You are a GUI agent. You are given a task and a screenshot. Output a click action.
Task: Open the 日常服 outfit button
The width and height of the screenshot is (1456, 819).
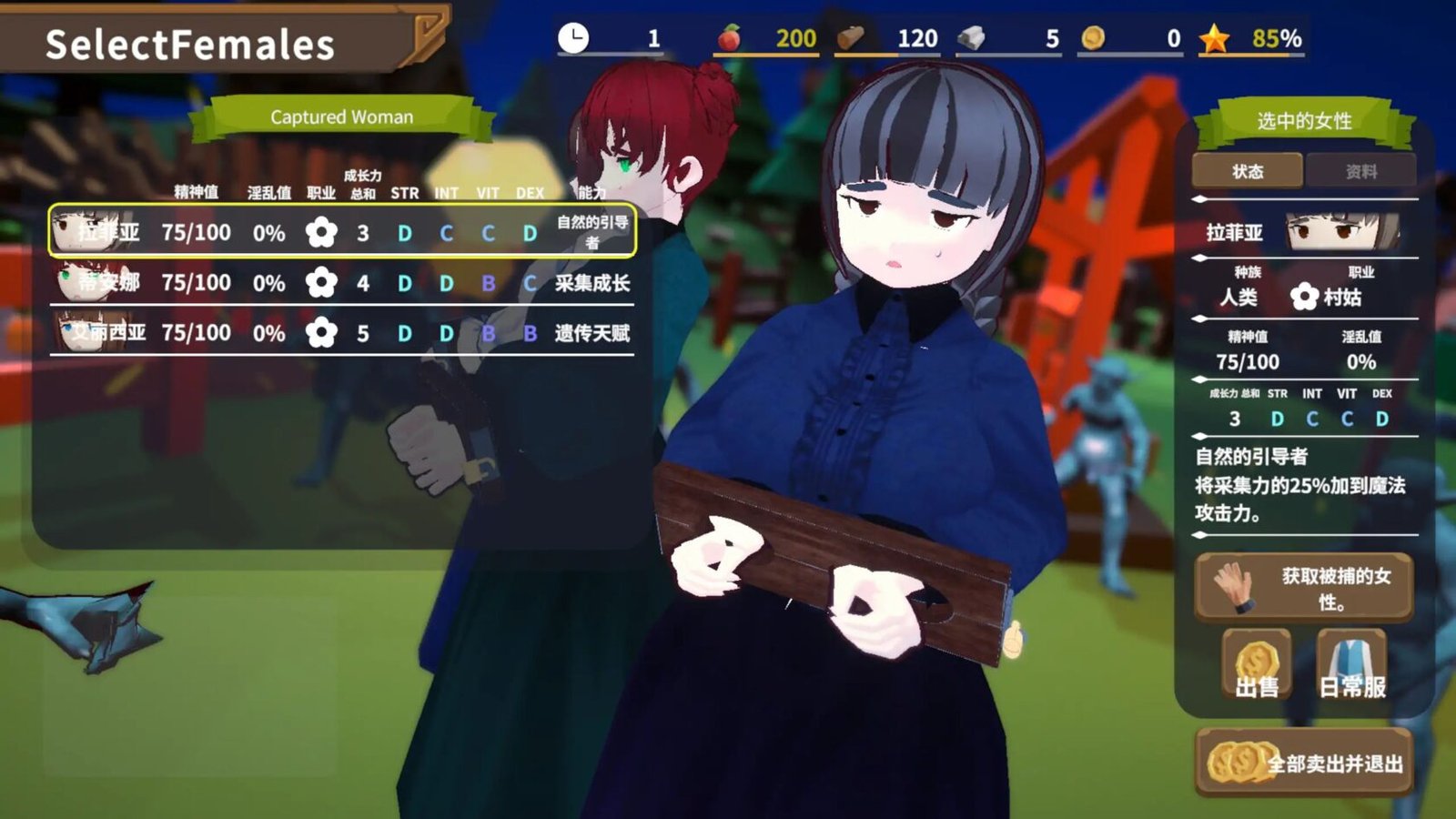point(1352,666)
